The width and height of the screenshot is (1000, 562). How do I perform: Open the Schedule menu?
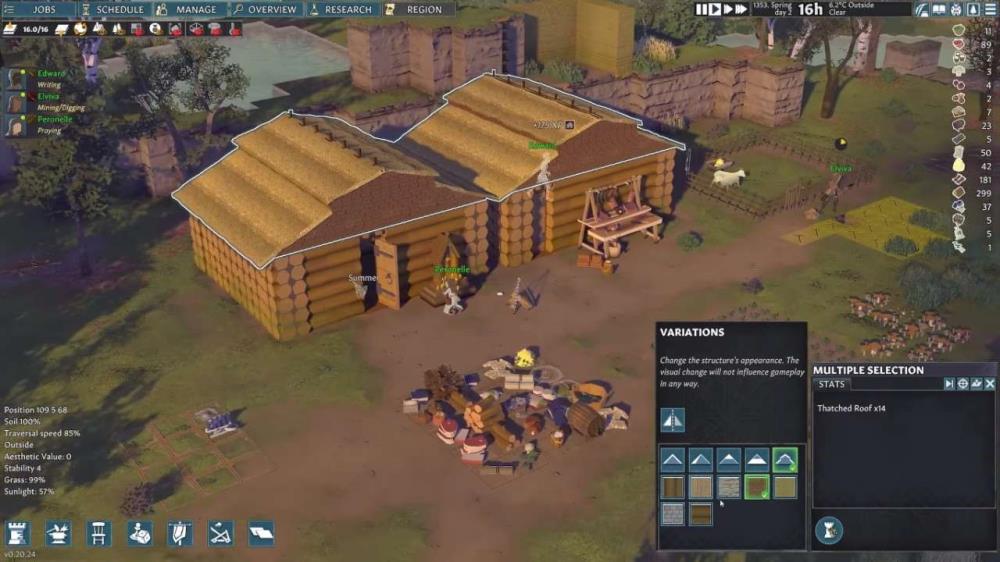[115, 9]
